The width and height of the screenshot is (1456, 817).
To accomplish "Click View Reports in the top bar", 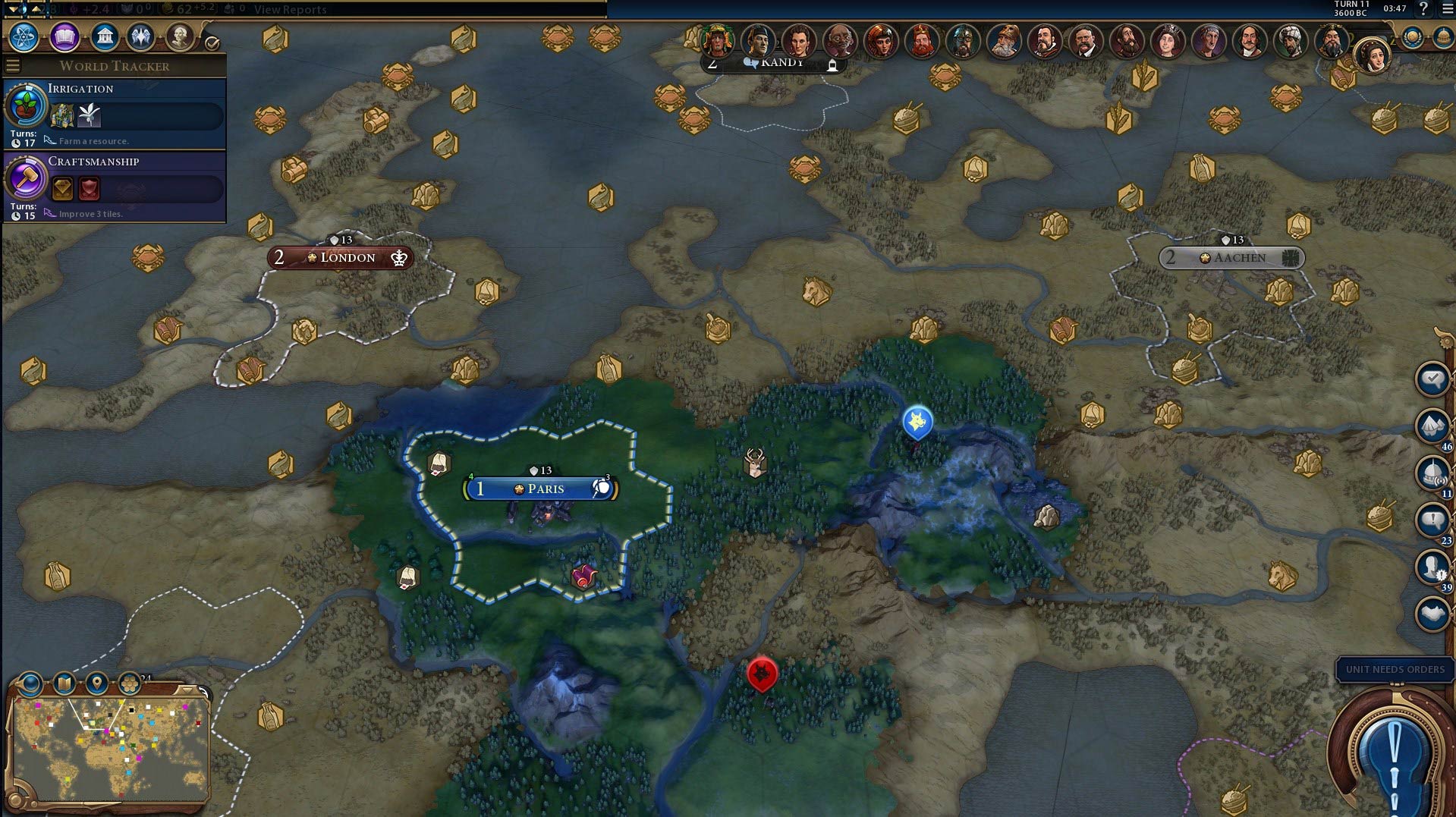I will pyautogui.click(x=290, y=9).
